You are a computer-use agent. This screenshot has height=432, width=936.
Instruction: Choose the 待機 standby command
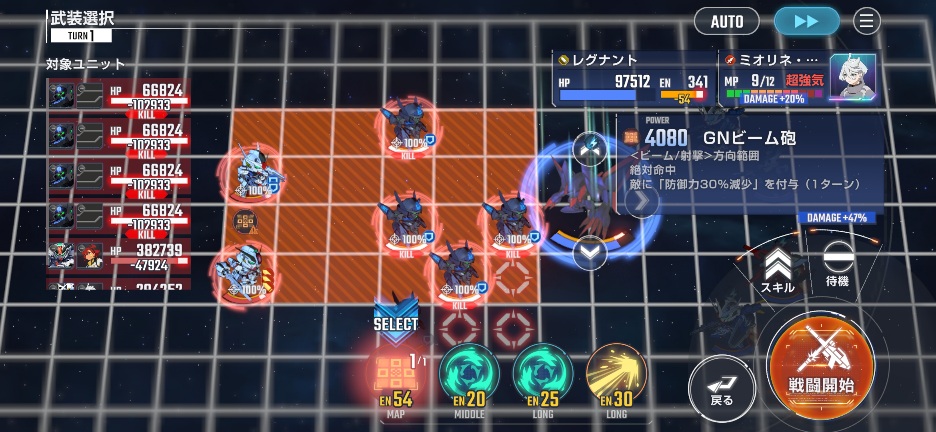838,265
